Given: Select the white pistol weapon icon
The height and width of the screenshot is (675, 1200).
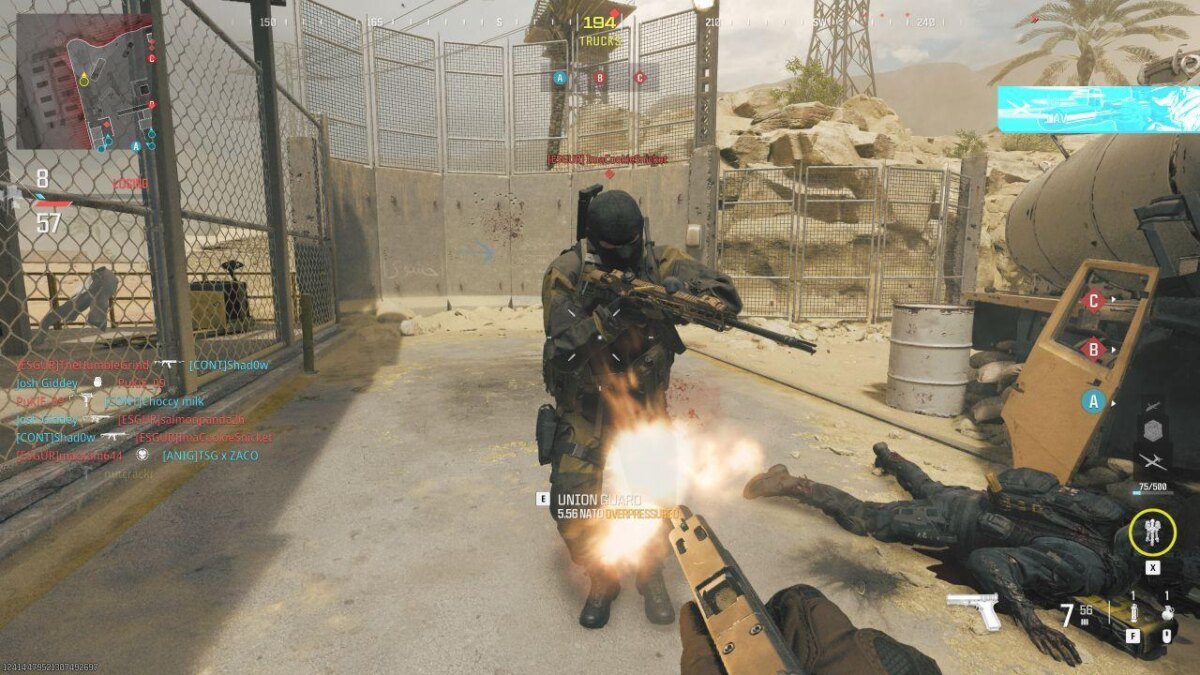Looking at the screenshot, I should tap(974, 610).
